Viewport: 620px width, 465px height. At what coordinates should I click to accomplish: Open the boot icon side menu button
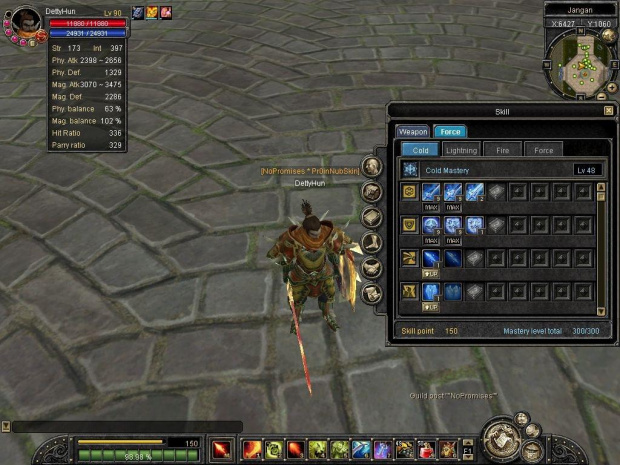tap(372, 242)
